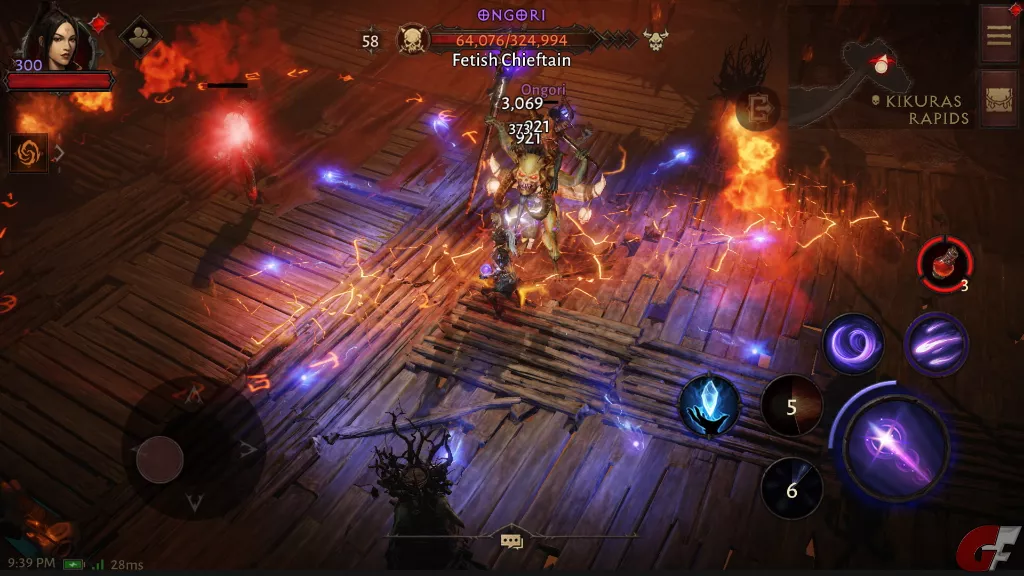Tap the virtual movement joystick
This screenshot has width=1024, height=576.
(160, 460)
